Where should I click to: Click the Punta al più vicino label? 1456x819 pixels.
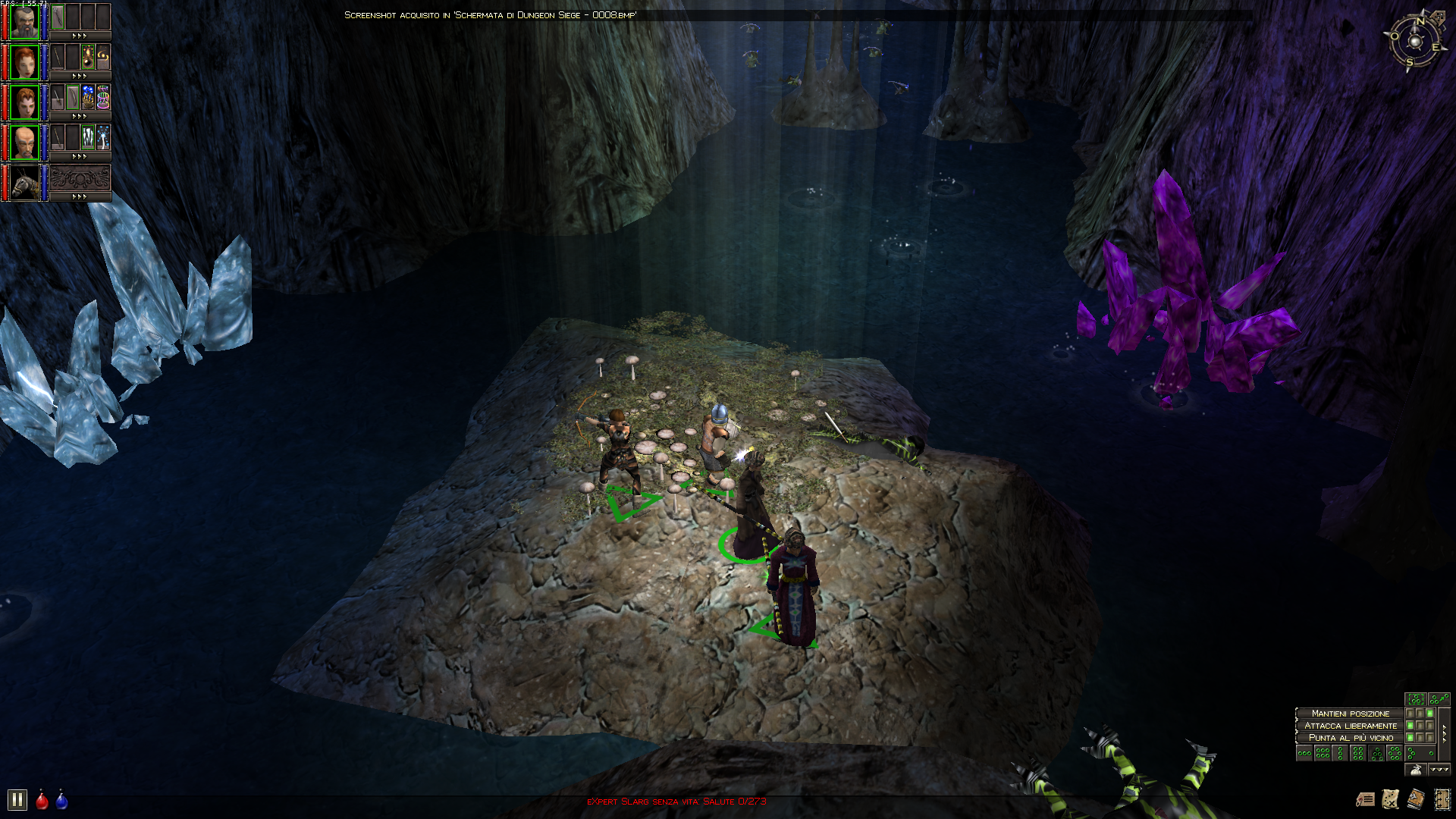point(1350,738)
